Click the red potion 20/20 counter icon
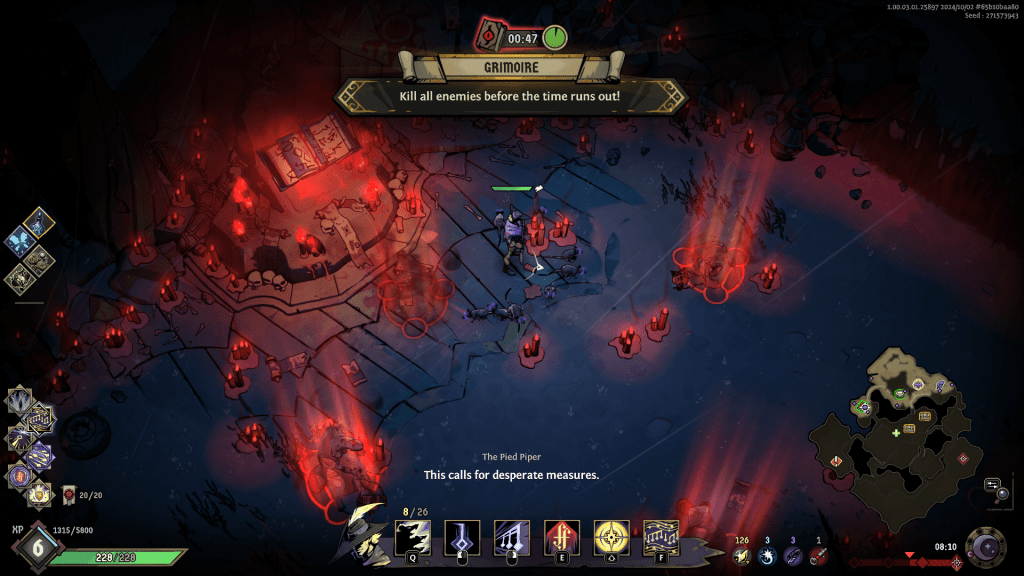 tap(69, 493)
